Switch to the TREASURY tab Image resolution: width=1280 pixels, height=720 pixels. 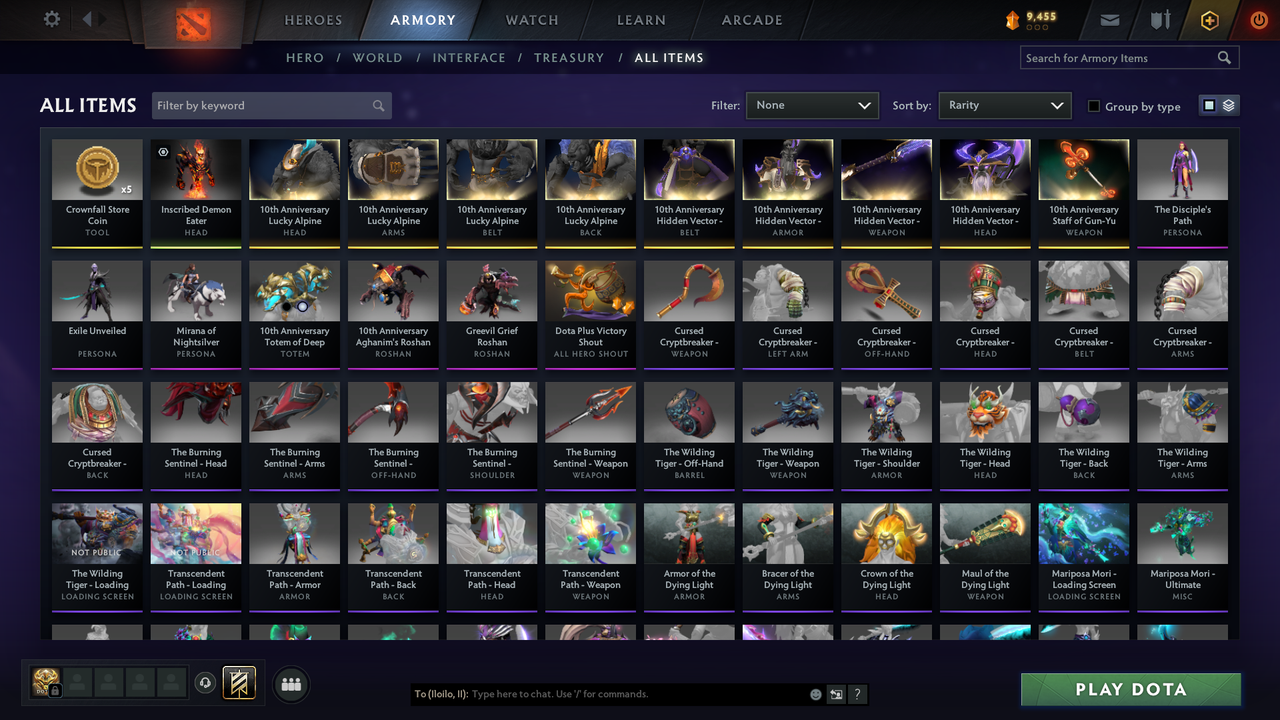[x=569, y=58]
